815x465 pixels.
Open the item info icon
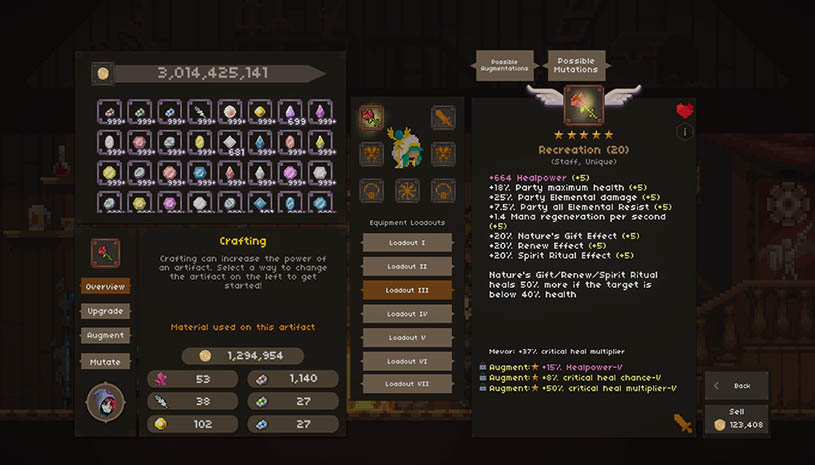(685, 132)
